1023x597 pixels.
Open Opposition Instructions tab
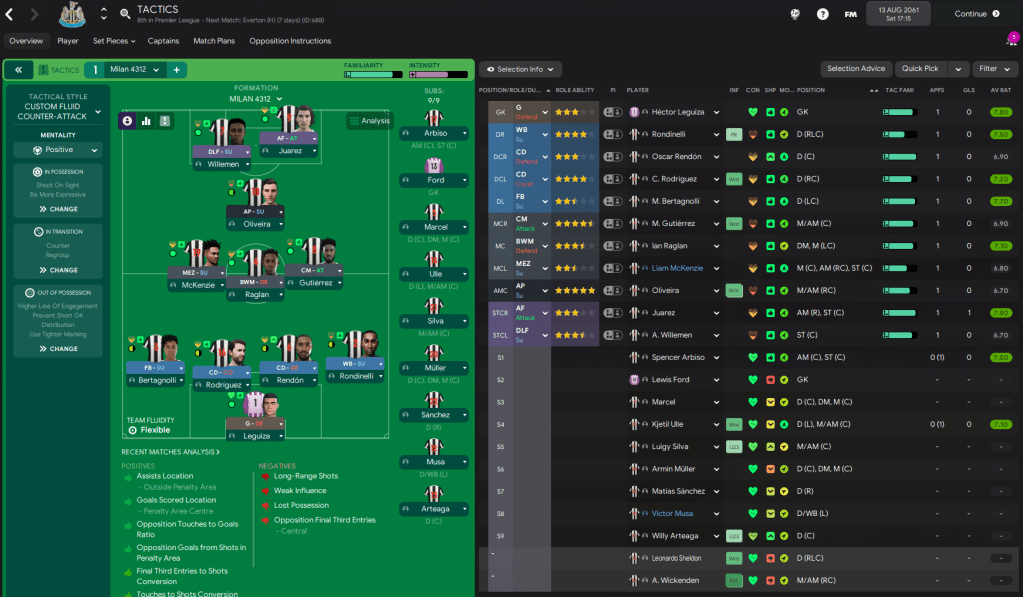tap(290, 41)
